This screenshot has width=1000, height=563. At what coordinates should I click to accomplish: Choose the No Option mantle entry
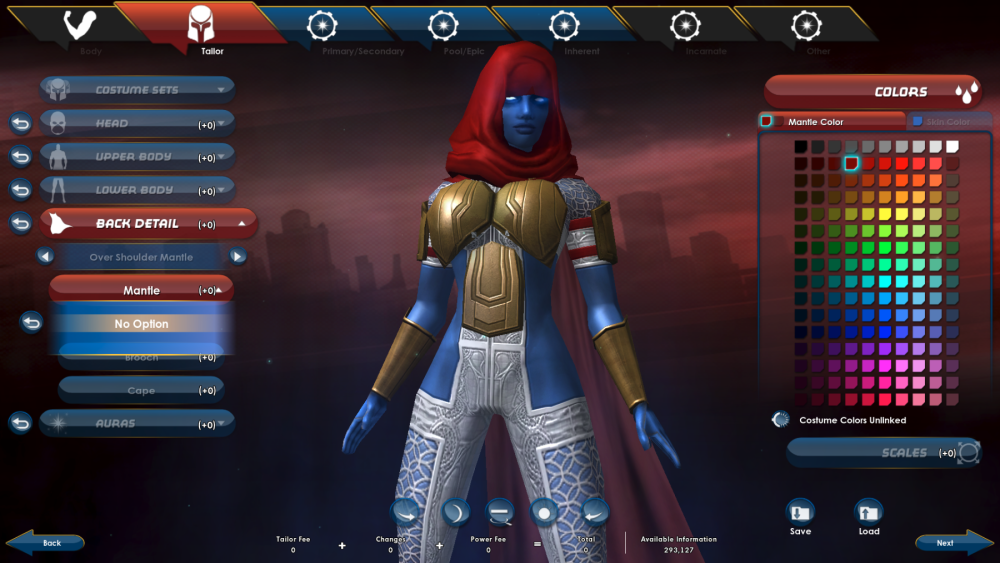coord(141,324)
